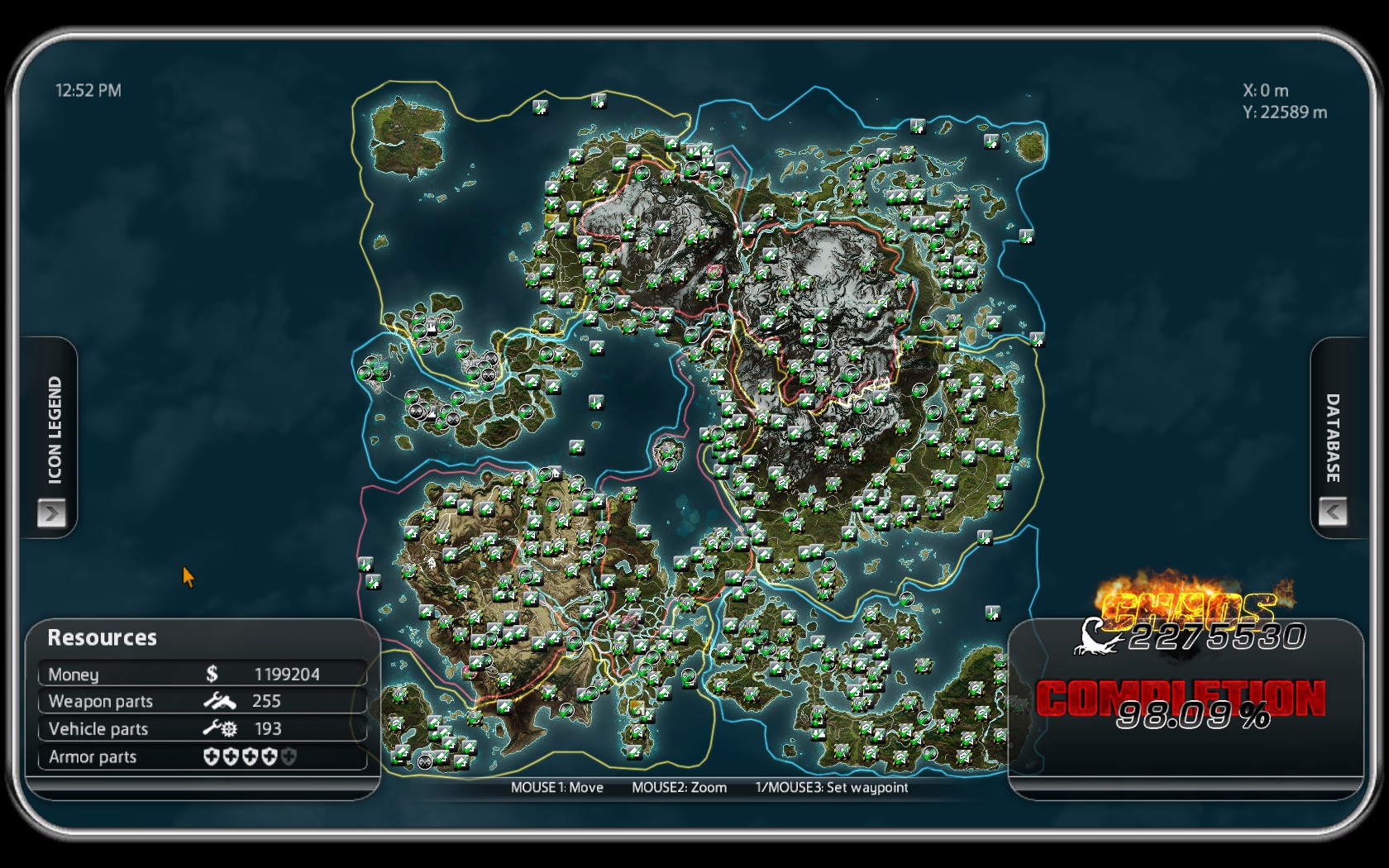Expand the DATABASE panel via its arrow
The height and width of the screenshot is (868, 1389).
tap(1334, 511)
